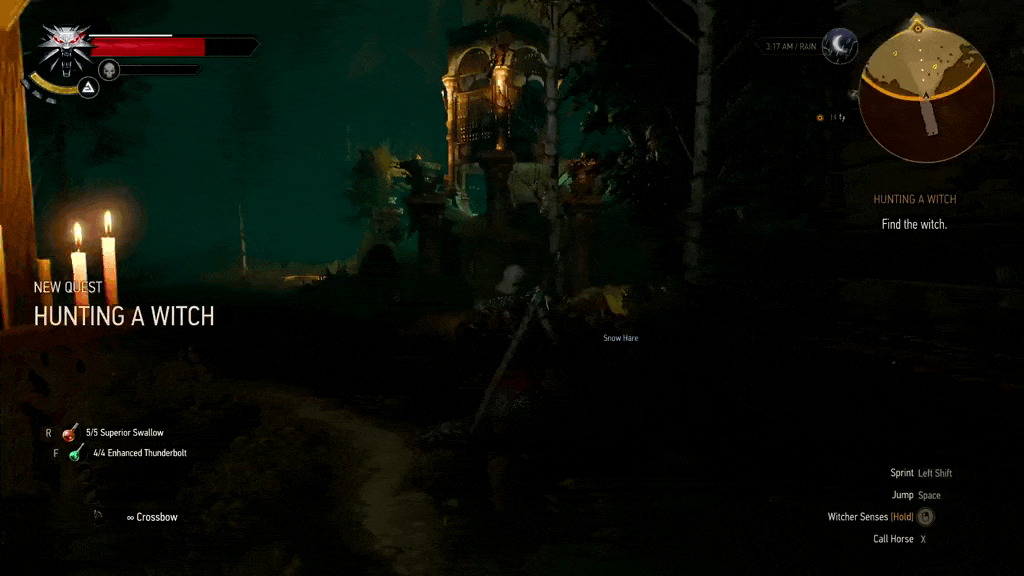Viewport: 1024px width, 576px height.
Task: Select the Hunting a Witch quest tracker
Action: [914, 200]
